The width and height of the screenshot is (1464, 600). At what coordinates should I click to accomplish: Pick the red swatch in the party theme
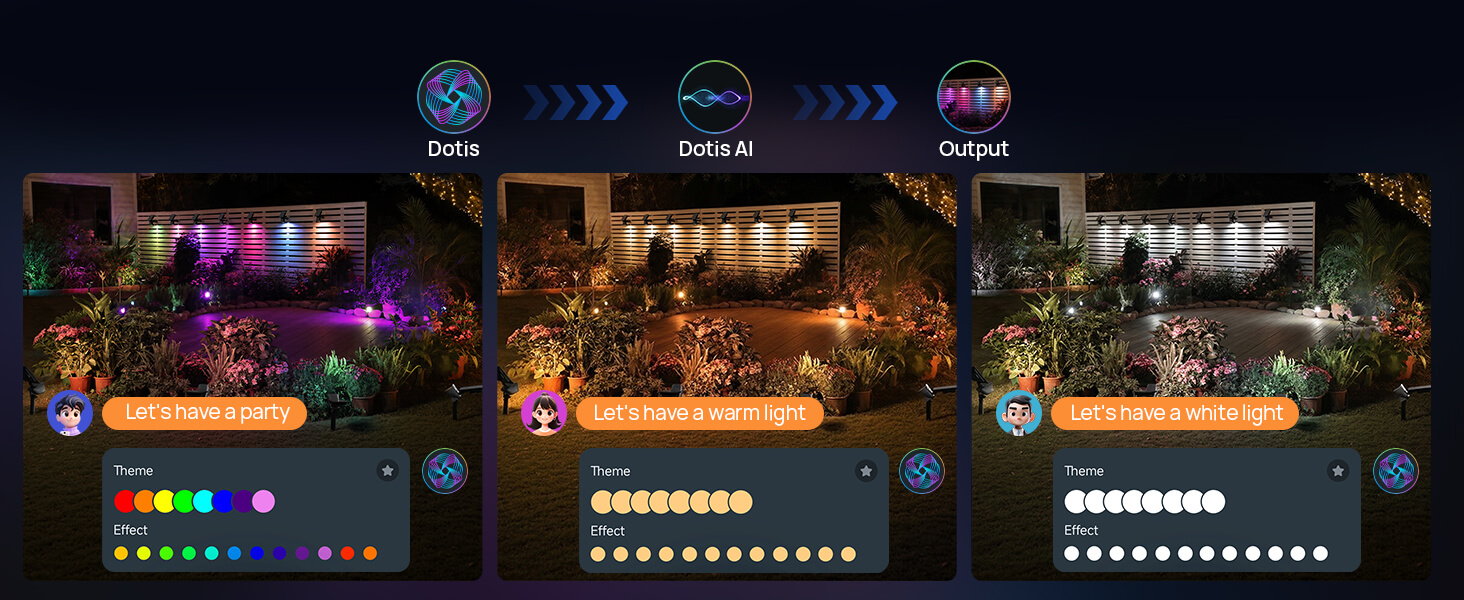124,501
